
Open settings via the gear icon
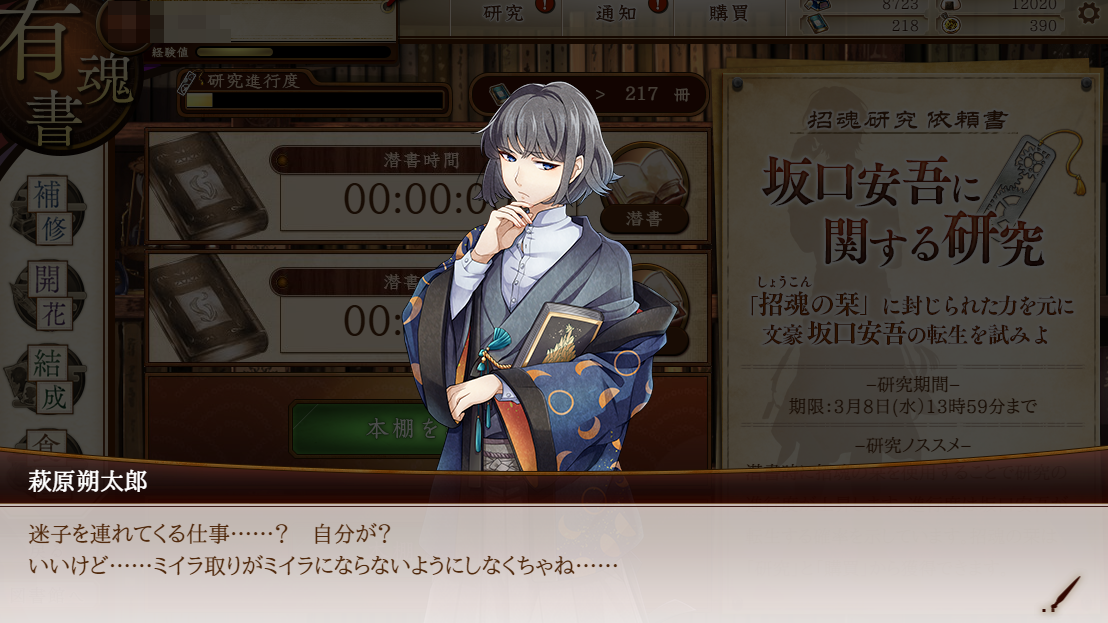1089,13
